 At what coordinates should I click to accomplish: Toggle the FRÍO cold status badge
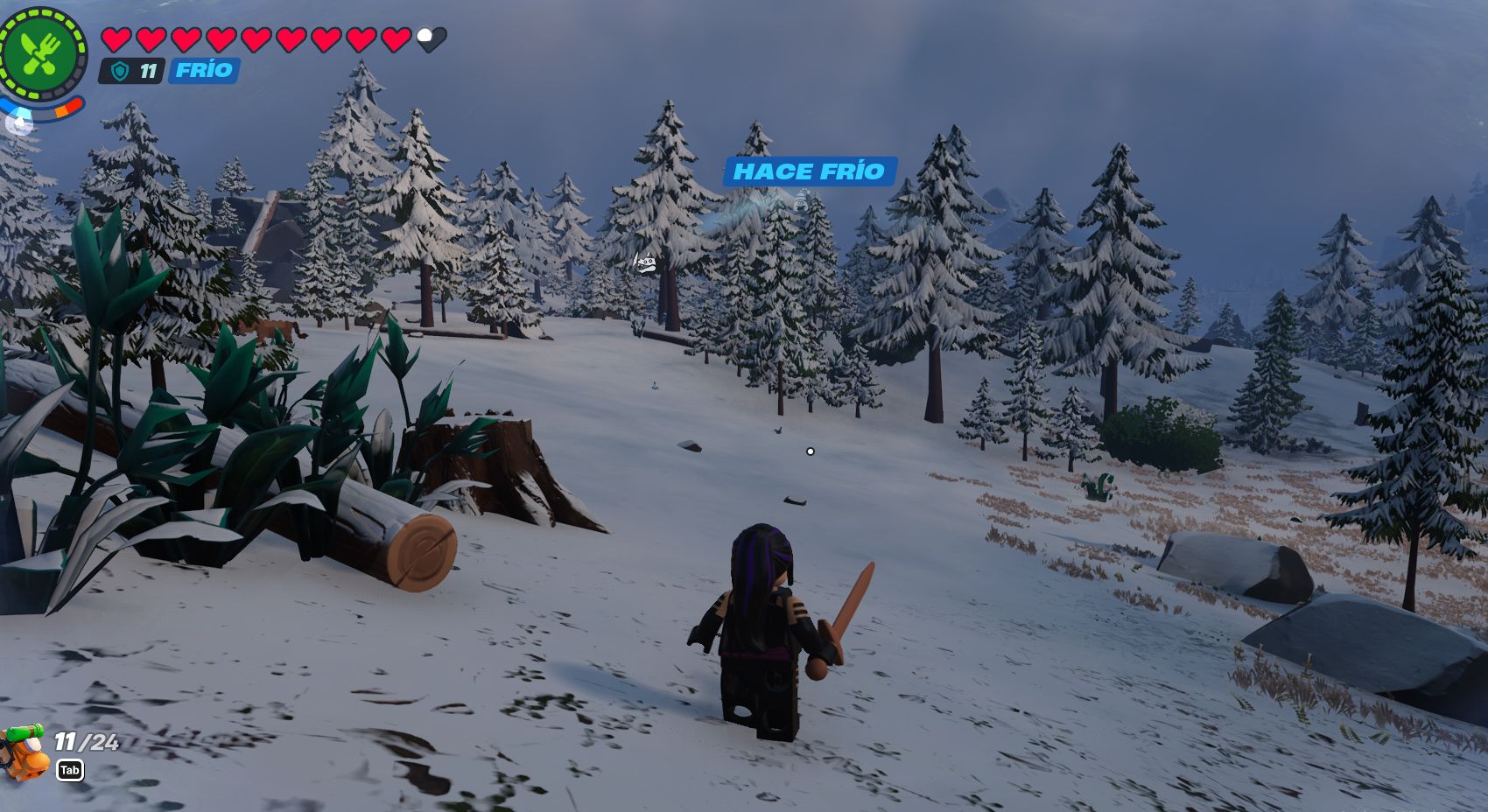[x=203, y=71]
